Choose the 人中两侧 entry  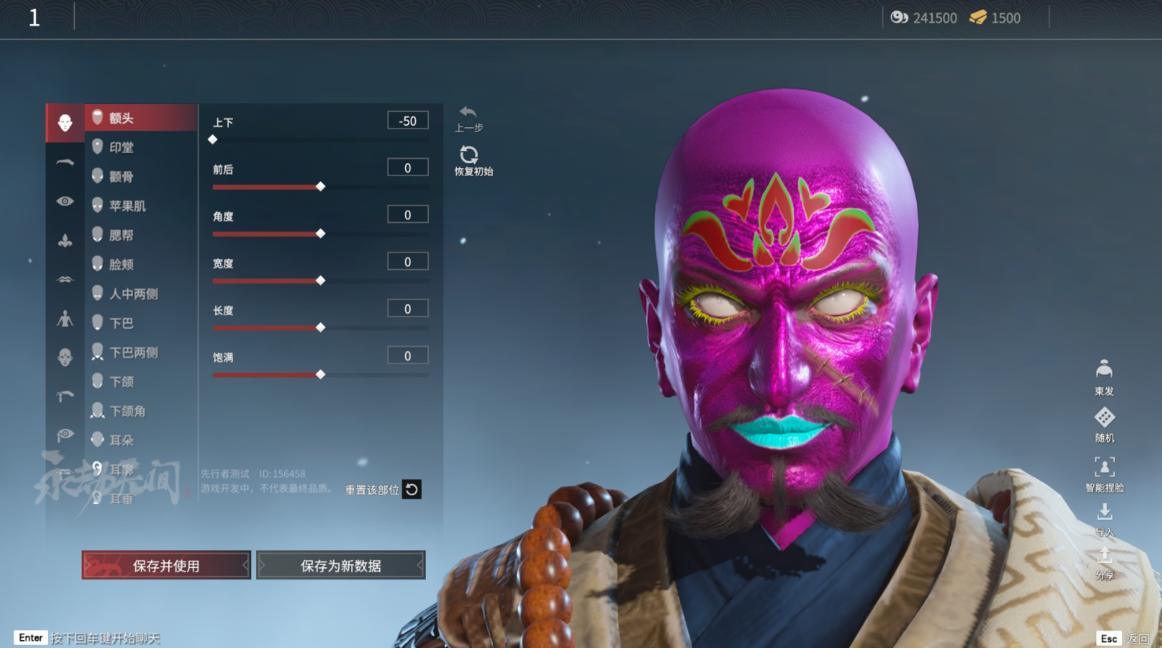click(133, 294)
